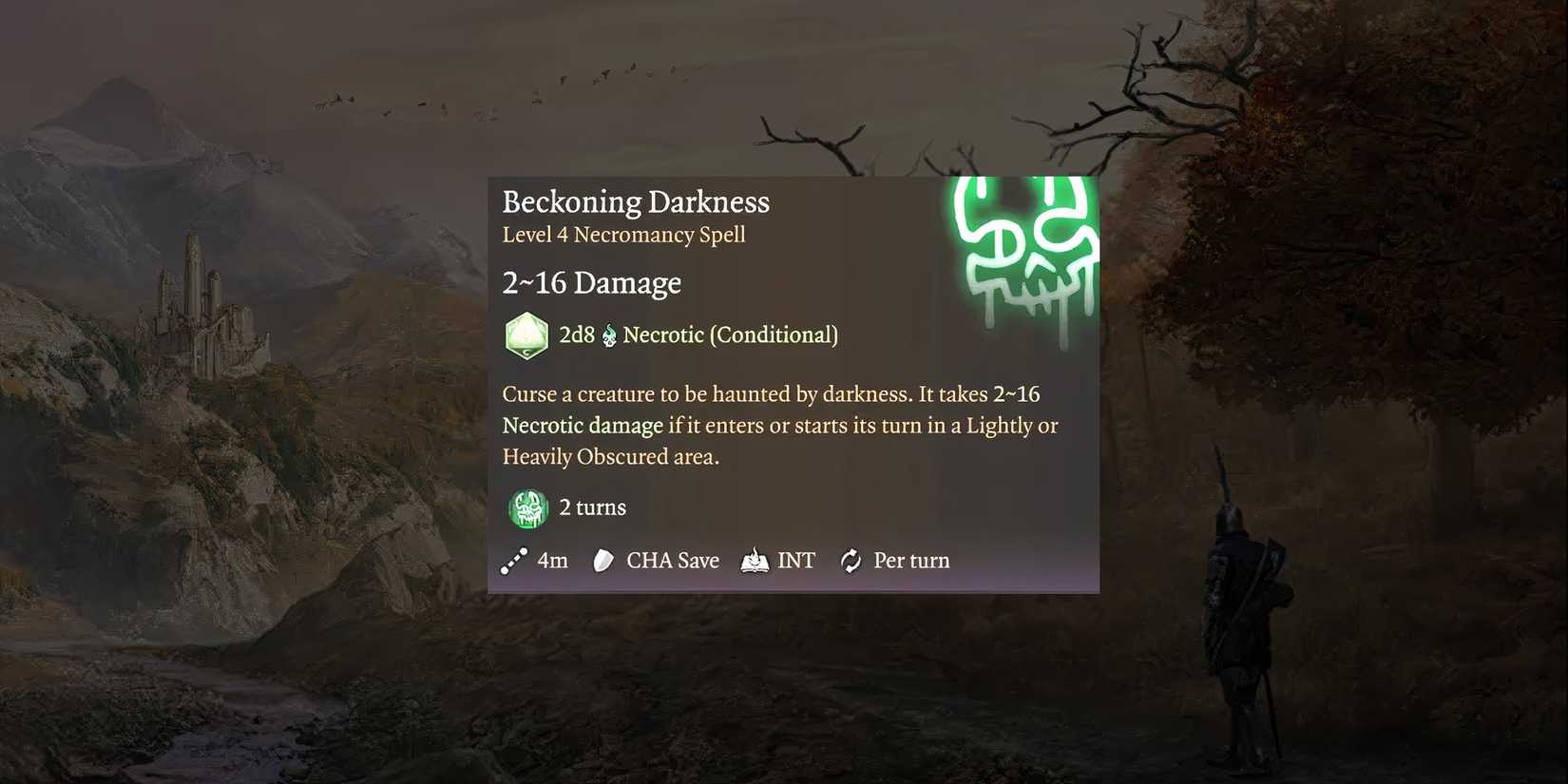This screenshot has width=1568, height=784.
Task: Select the Per turn recurrence label
Action: pyautogui.click(x=911, y=561)
